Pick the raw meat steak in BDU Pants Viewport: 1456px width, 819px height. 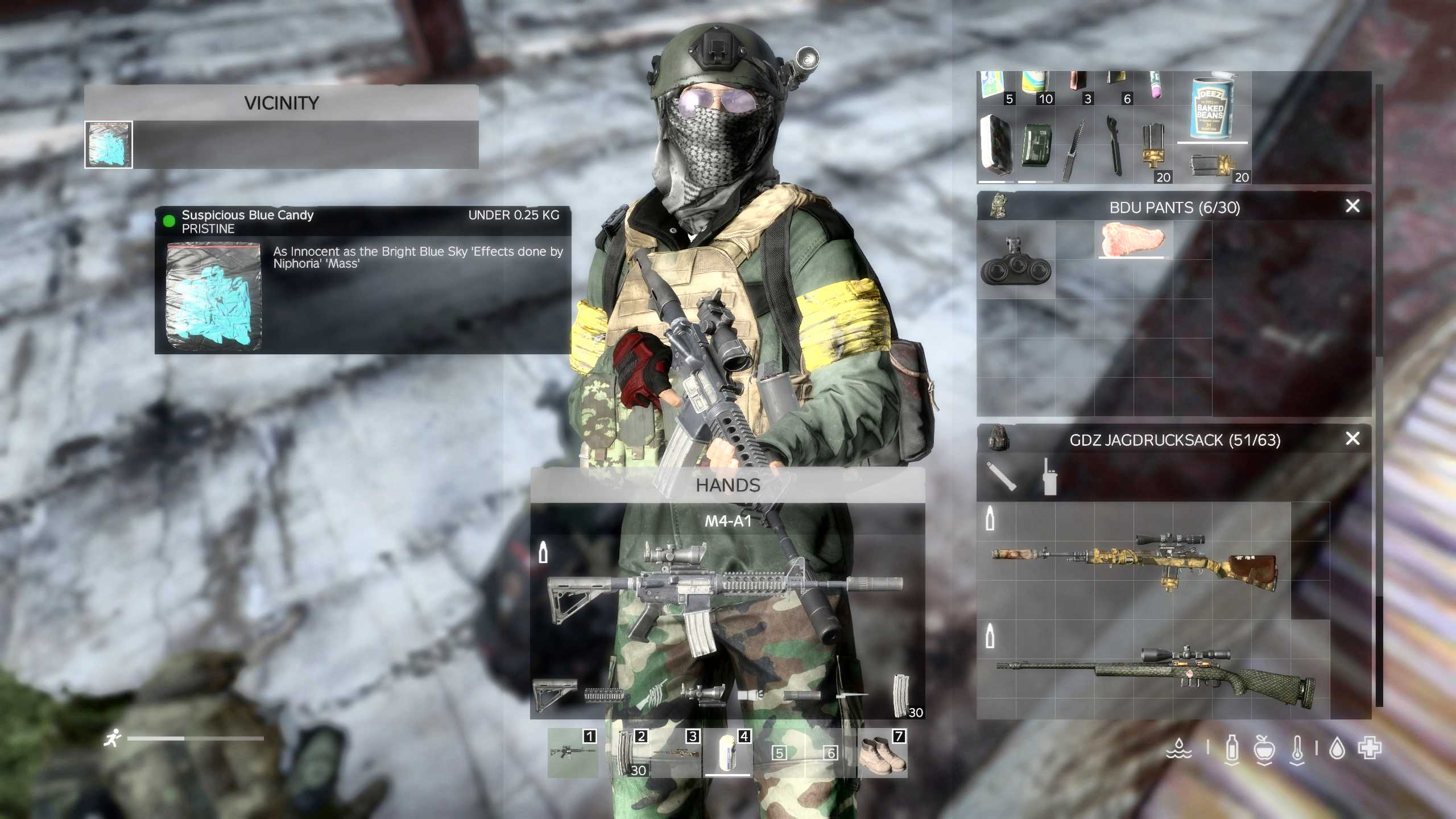[1132, 240]
